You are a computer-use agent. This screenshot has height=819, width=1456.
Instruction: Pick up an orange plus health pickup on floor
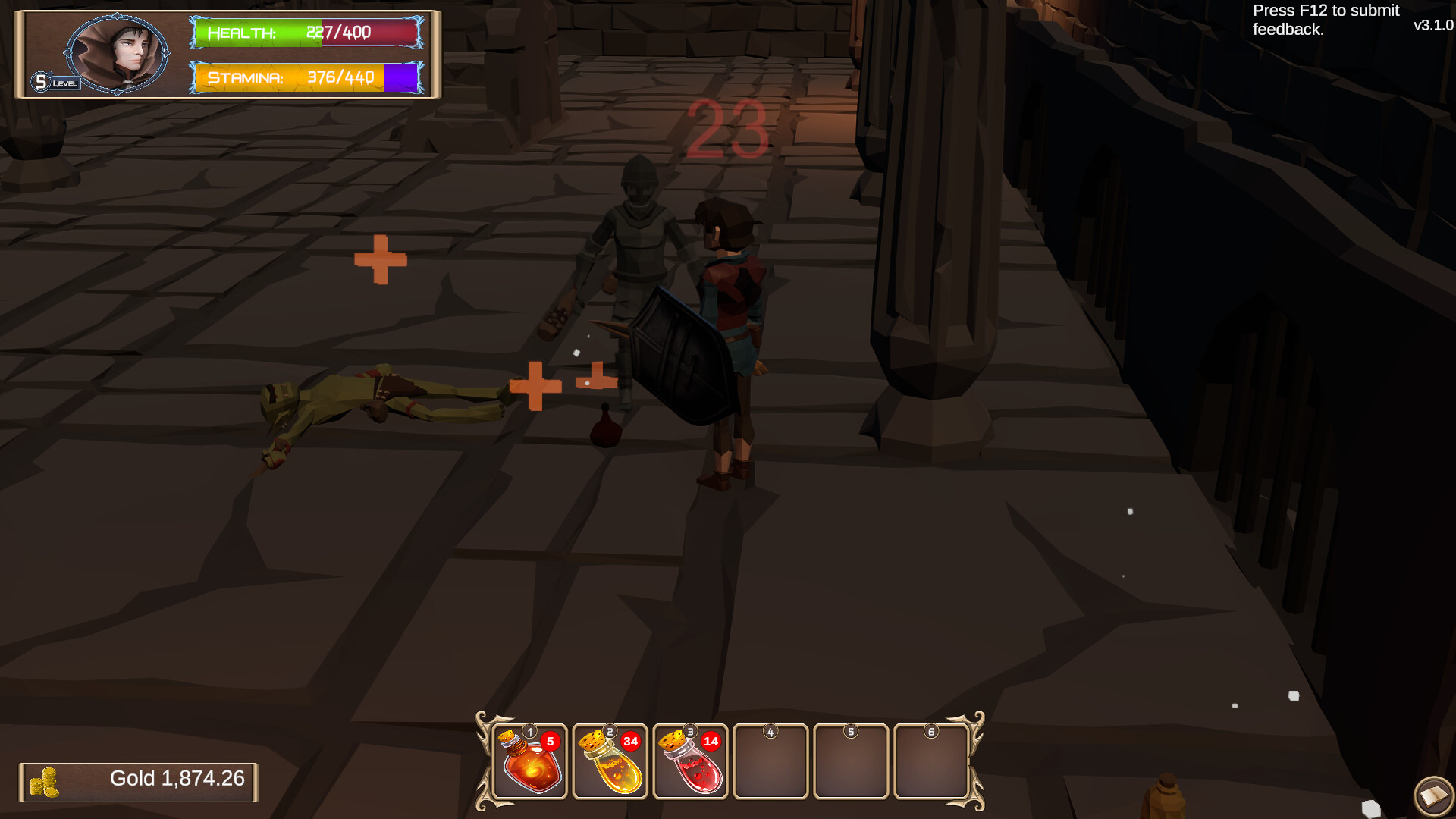pyautogui.click(x=381, y=260)
